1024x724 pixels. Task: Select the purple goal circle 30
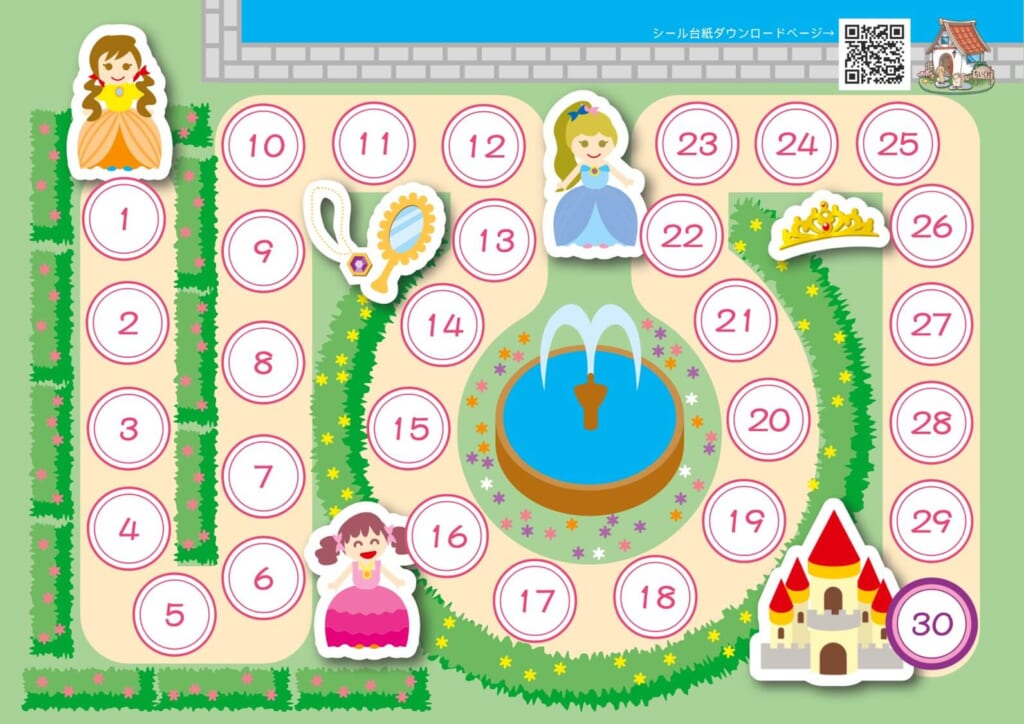point(931,624)
